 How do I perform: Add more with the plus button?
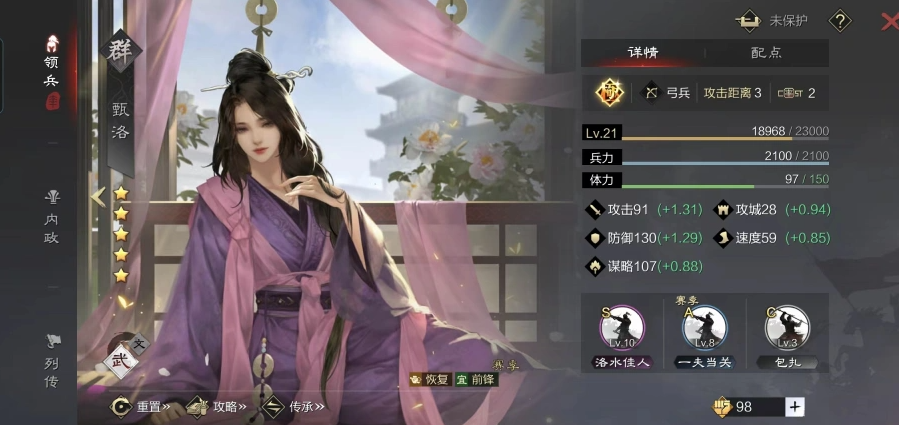pyautogui.click(x=795, y=407)
